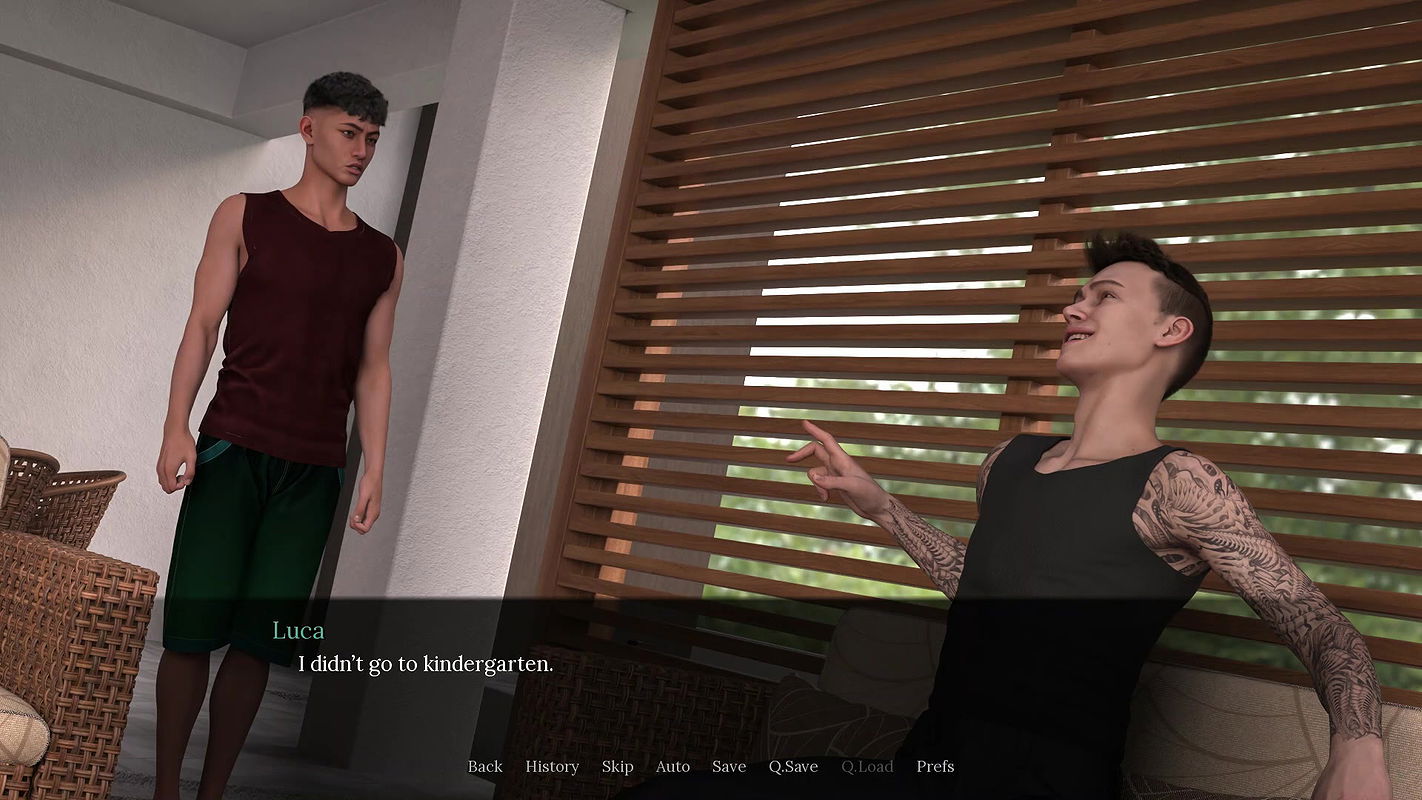Attempt to quick-load via Q.Load
Image resolution: width=1422 pixels, height=800 pixels.
click(867, 766)
